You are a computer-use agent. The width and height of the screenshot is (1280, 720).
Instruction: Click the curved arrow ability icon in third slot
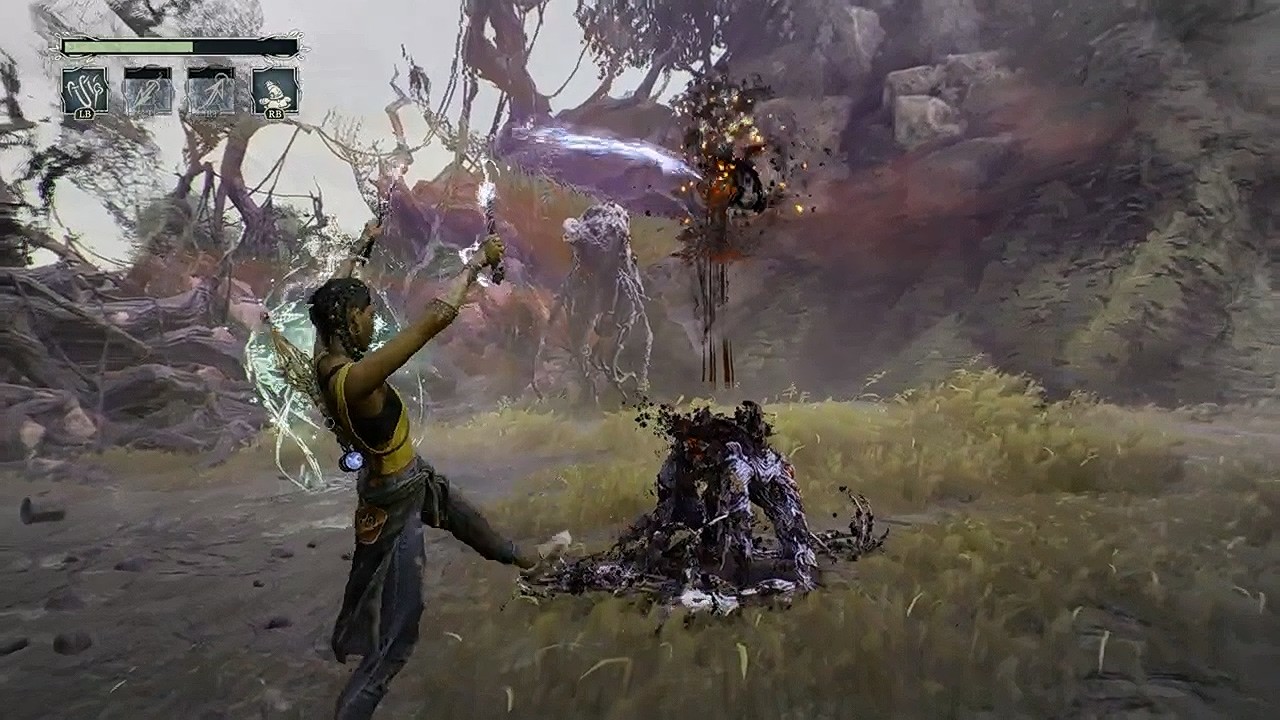click(212, 92)
